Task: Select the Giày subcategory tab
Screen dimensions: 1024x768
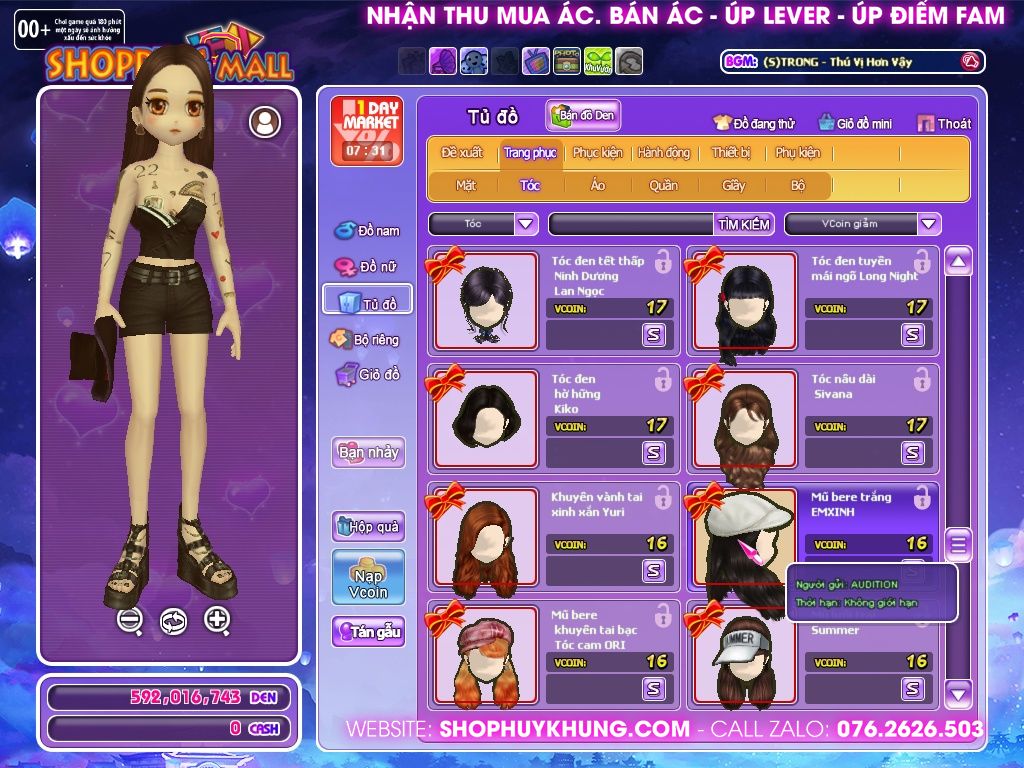Action: point(733,185)
